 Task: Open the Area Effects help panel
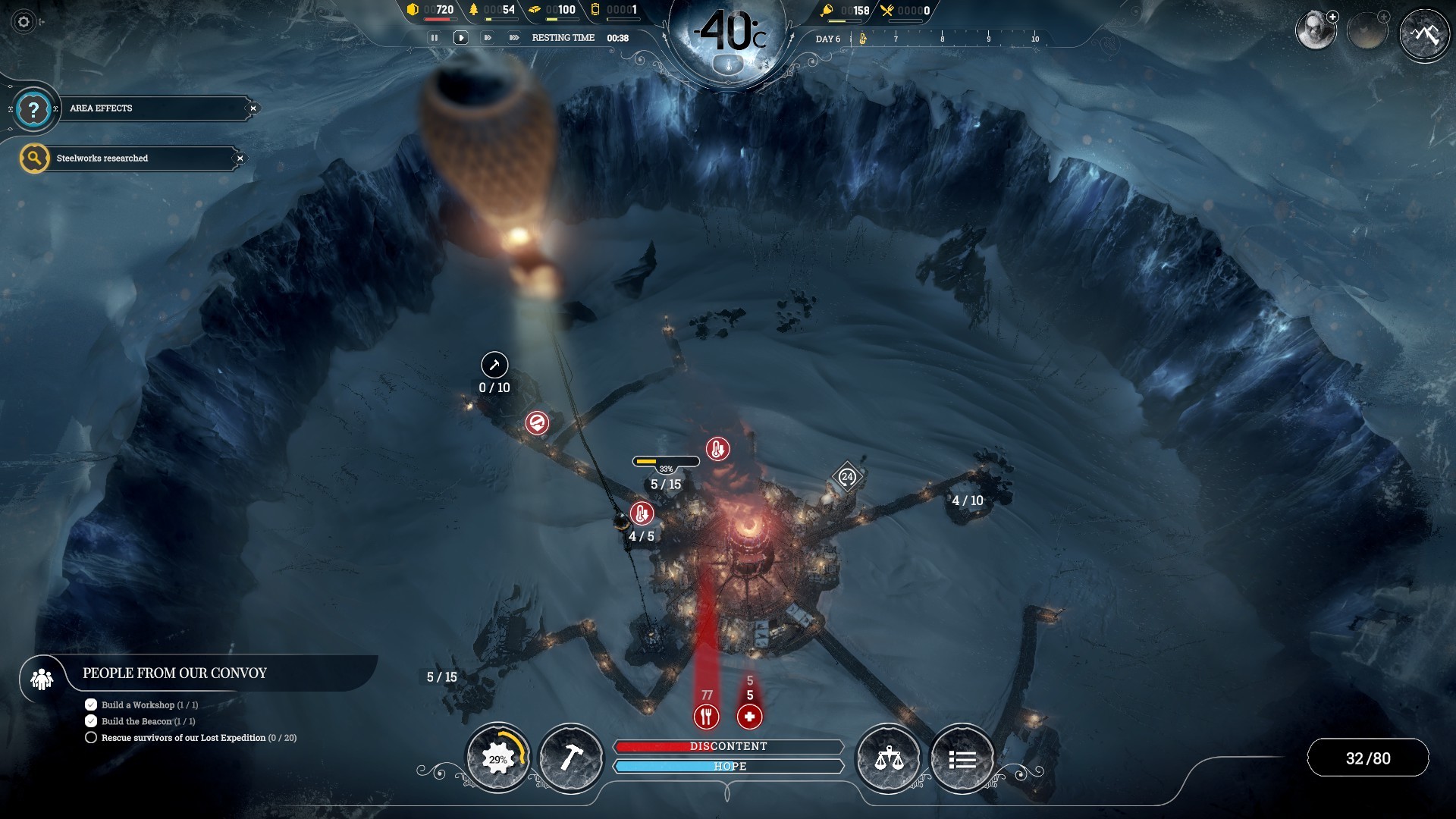coord(32,108)
